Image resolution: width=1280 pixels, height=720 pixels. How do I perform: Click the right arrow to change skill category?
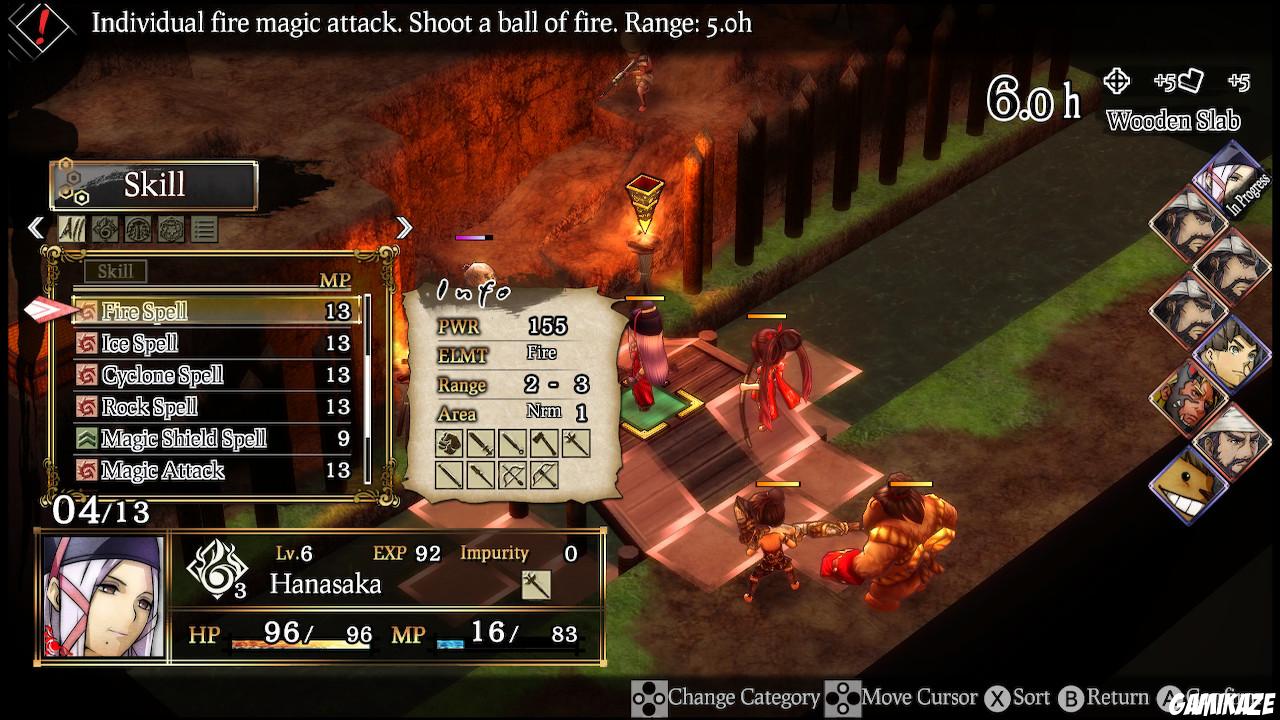(x=403, y=228)
